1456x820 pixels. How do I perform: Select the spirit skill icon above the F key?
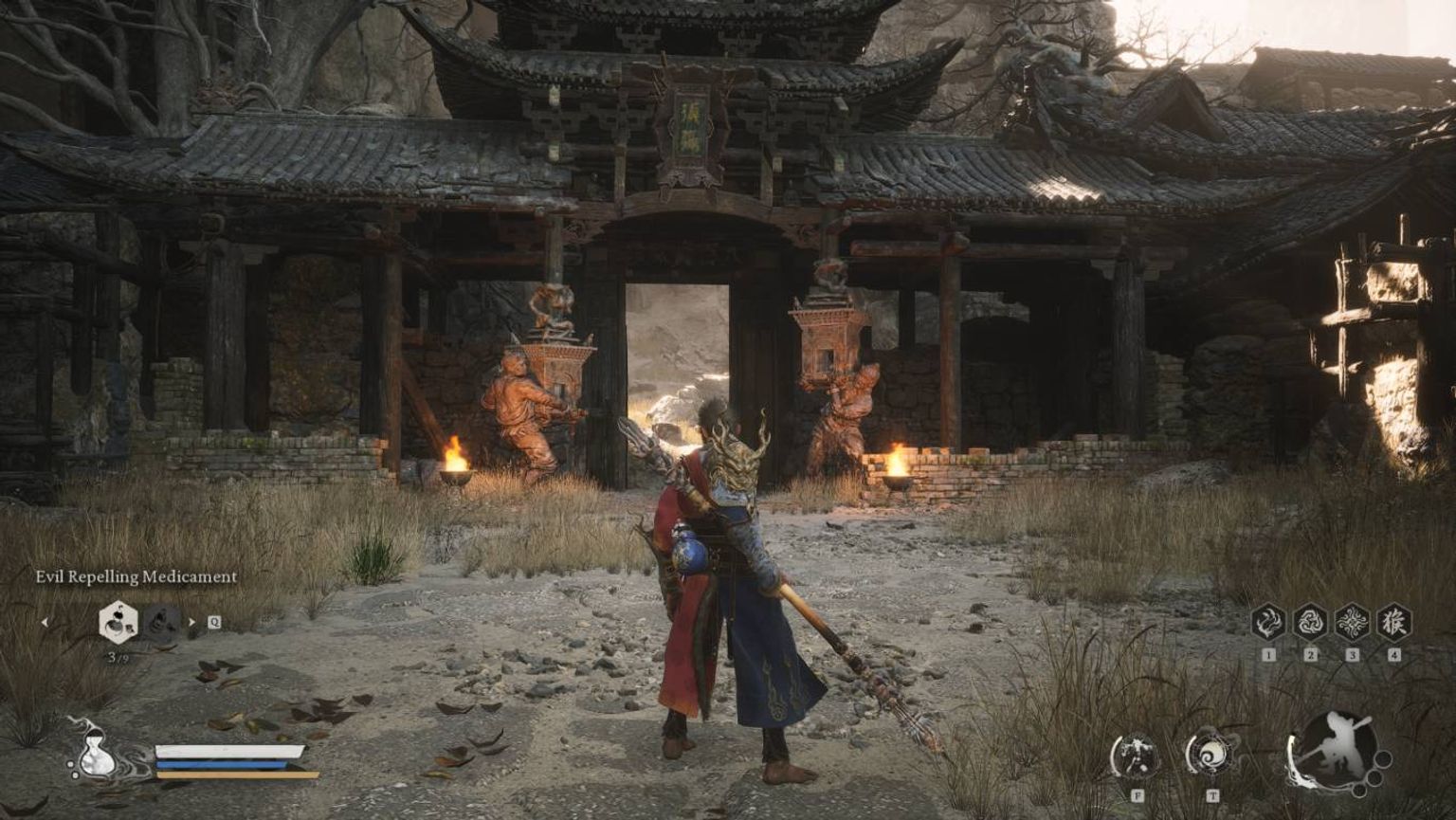tap(1137, 755)
